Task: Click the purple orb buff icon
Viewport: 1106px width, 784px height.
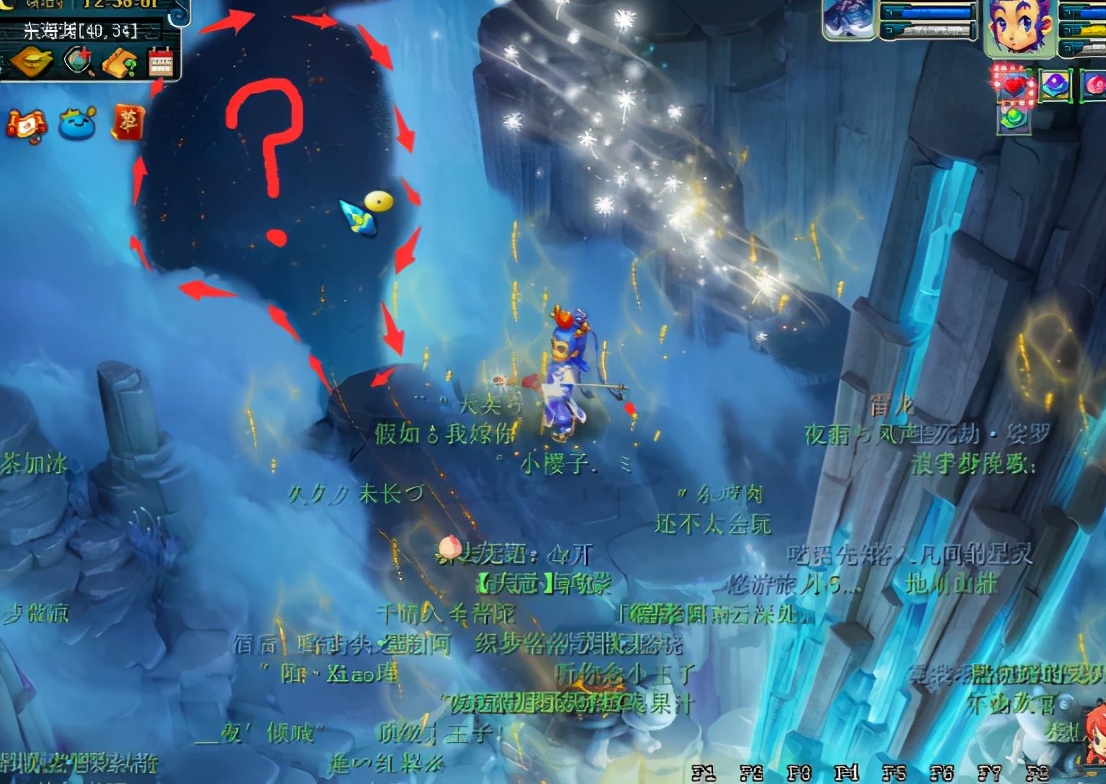Action: click(1054, 86)
